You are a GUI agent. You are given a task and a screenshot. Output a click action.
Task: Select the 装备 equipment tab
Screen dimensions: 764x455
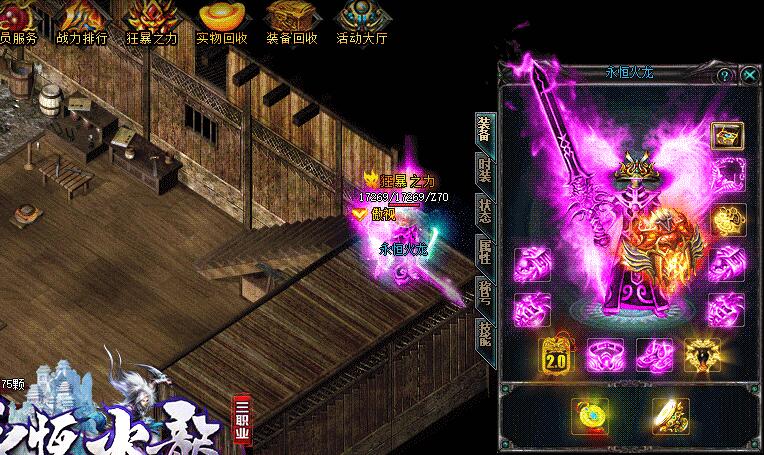[484, 127]
